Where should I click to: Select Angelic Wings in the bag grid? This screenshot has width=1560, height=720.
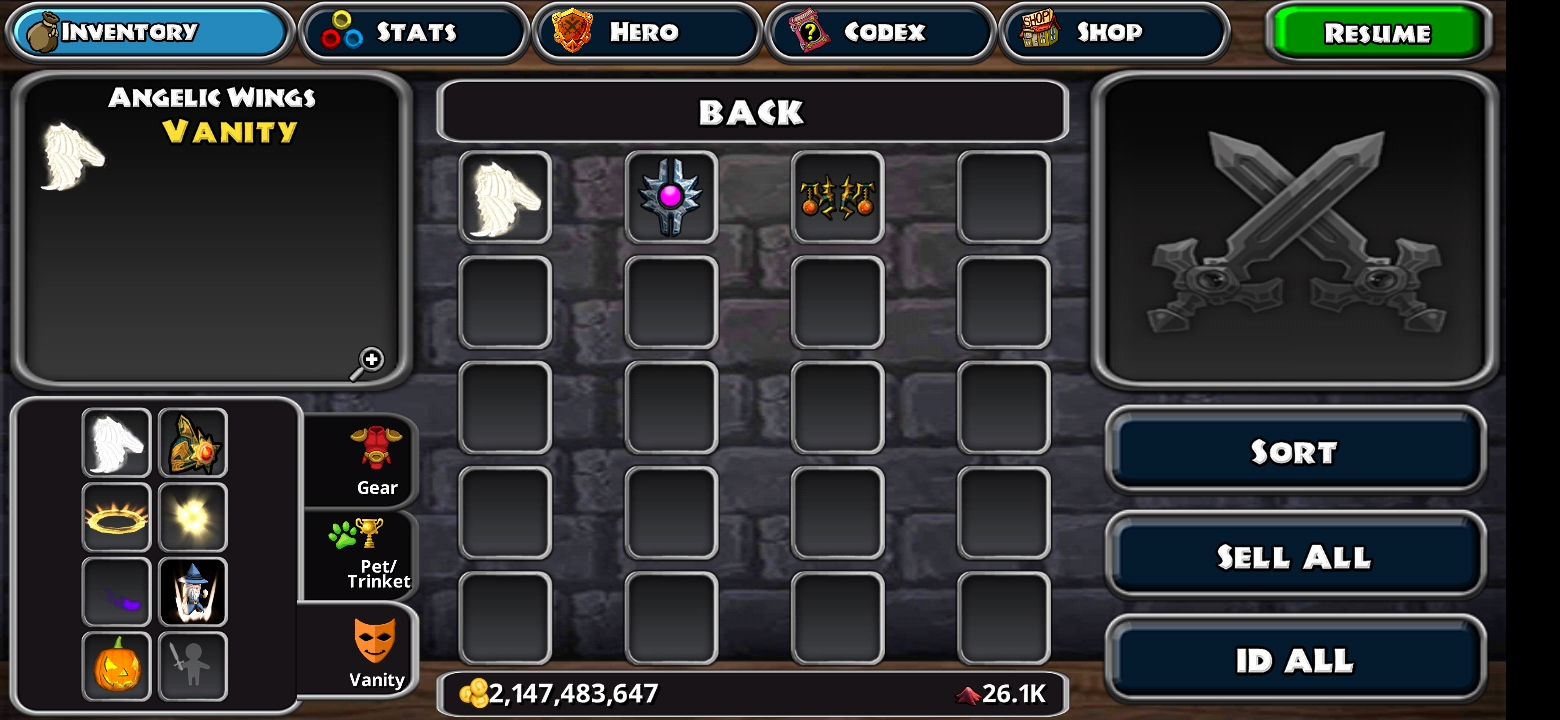(505, 197)
